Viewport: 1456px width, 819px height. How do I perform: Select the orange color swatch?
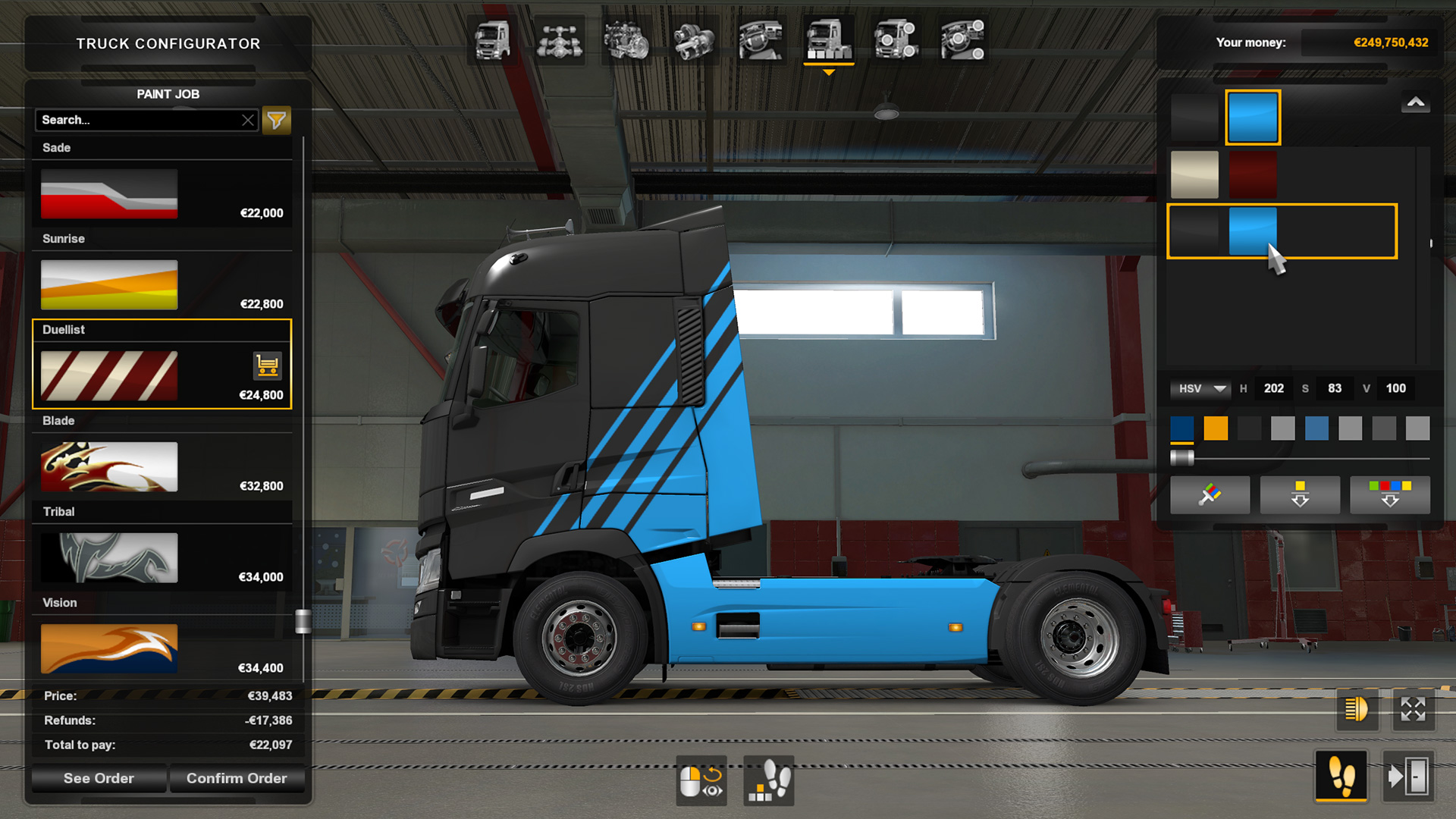pyautogui.click(x=1216, y=428)
